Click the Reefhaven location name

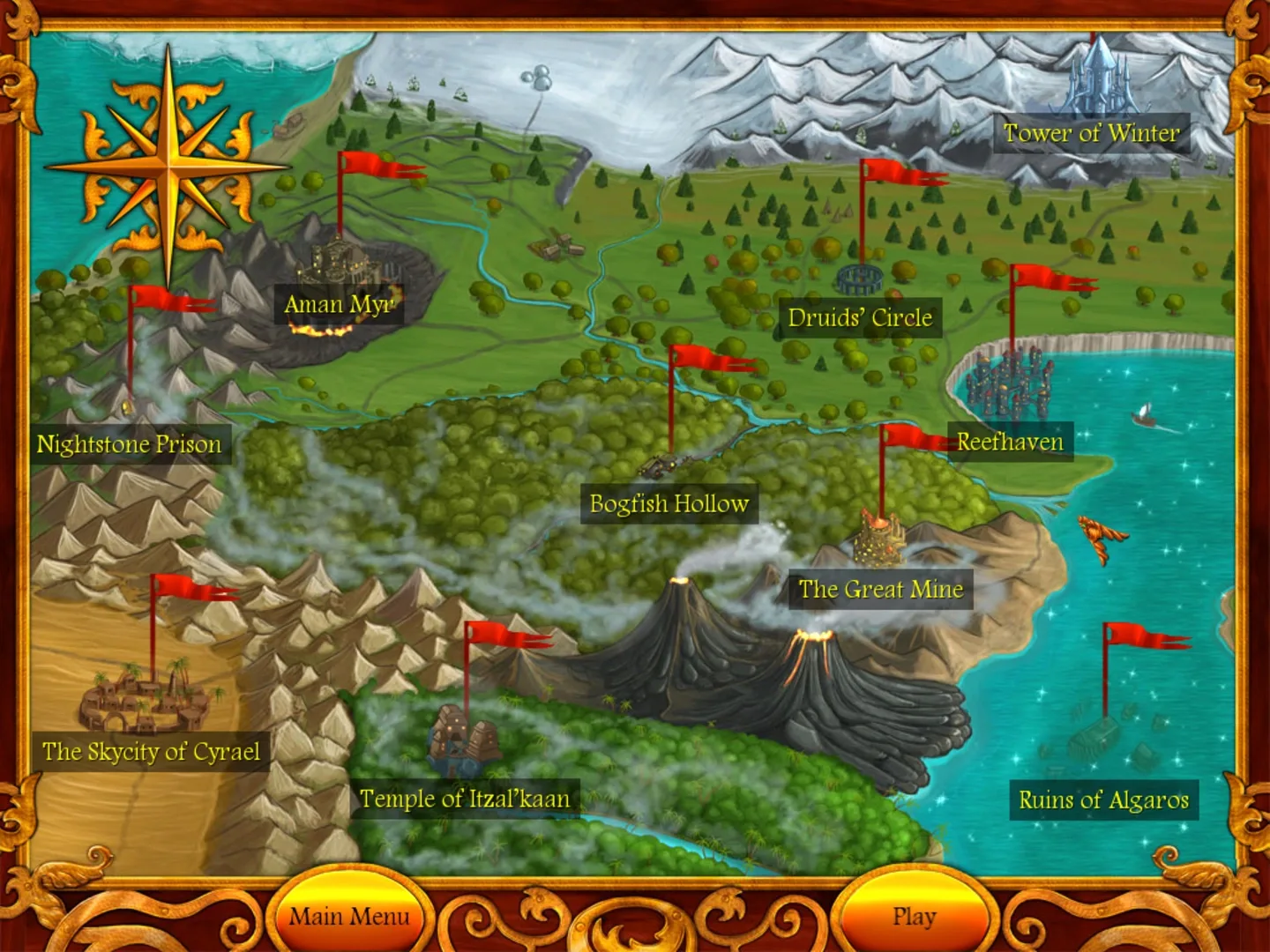[x=1011, y=443]
